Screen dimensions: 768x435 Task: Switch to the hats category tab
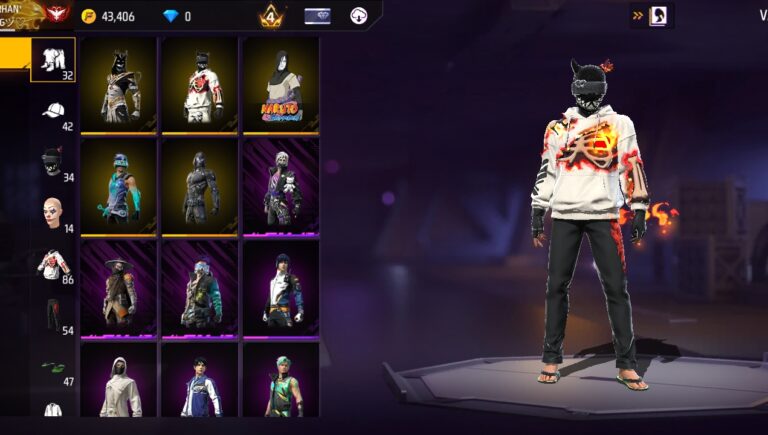point(53,112)
